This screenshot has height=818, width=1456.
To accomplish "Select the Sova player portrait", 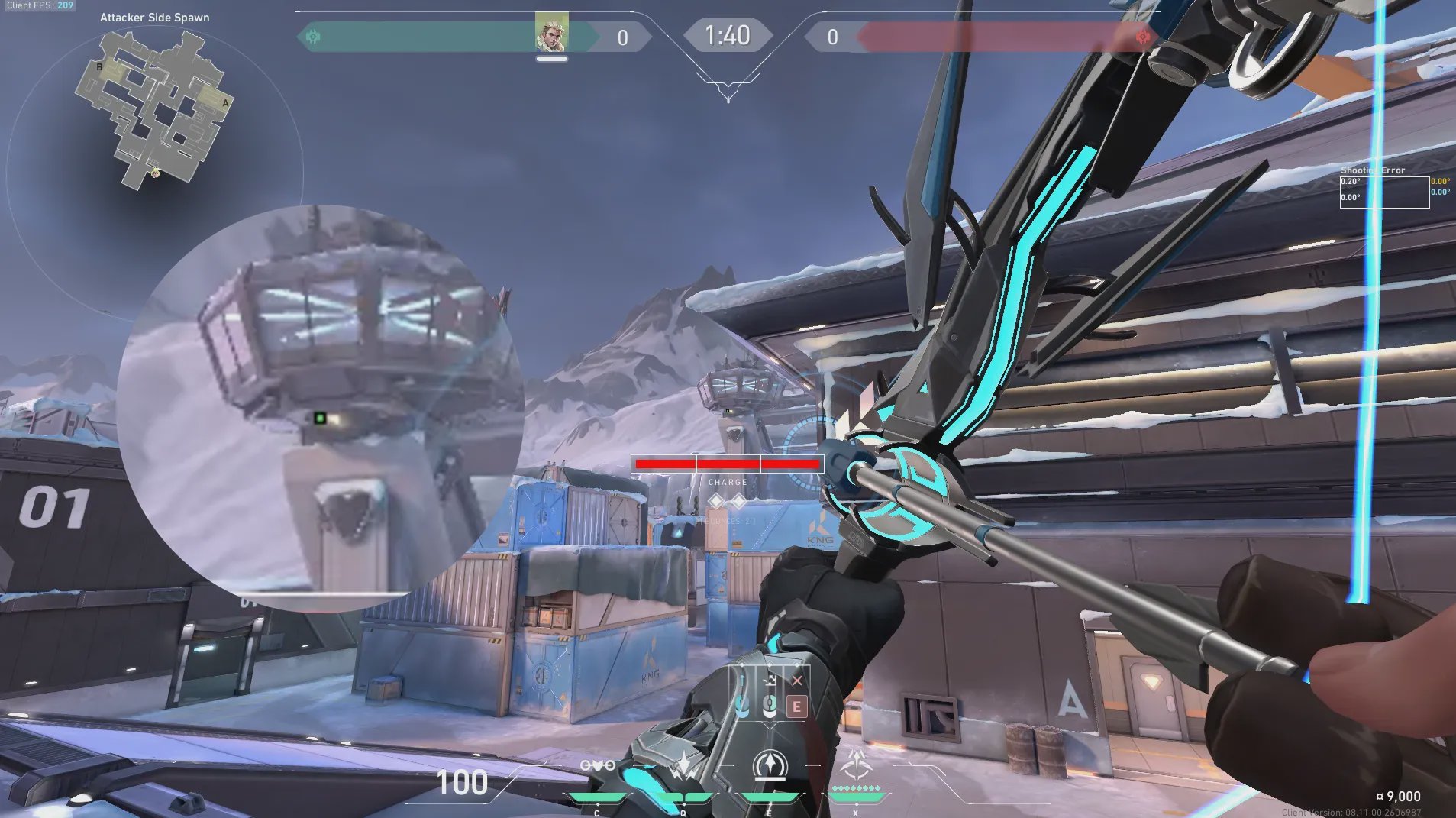I will tap(551, 32).
